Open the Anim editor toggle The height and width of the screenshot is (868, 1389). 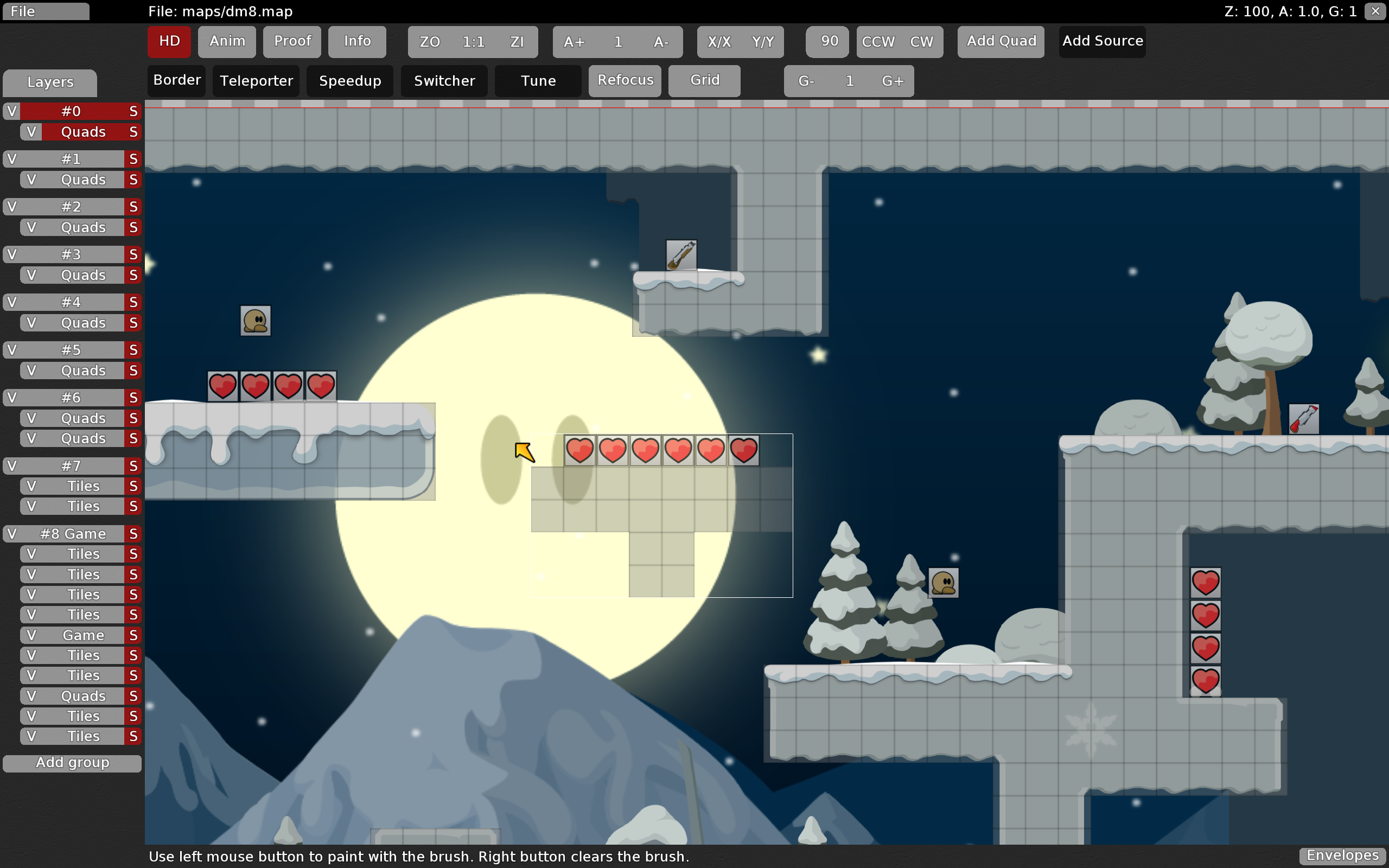(x=227, y=41)
